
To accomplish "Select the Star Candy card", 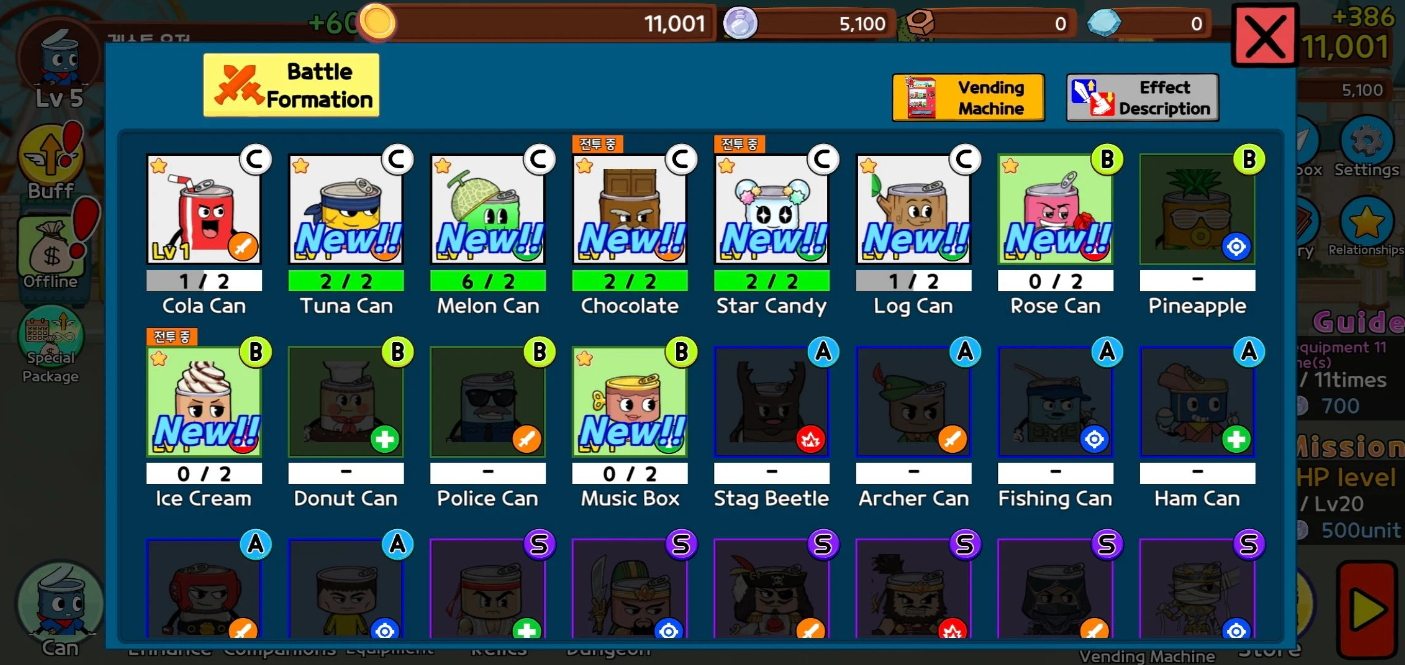I will [772, 209].
